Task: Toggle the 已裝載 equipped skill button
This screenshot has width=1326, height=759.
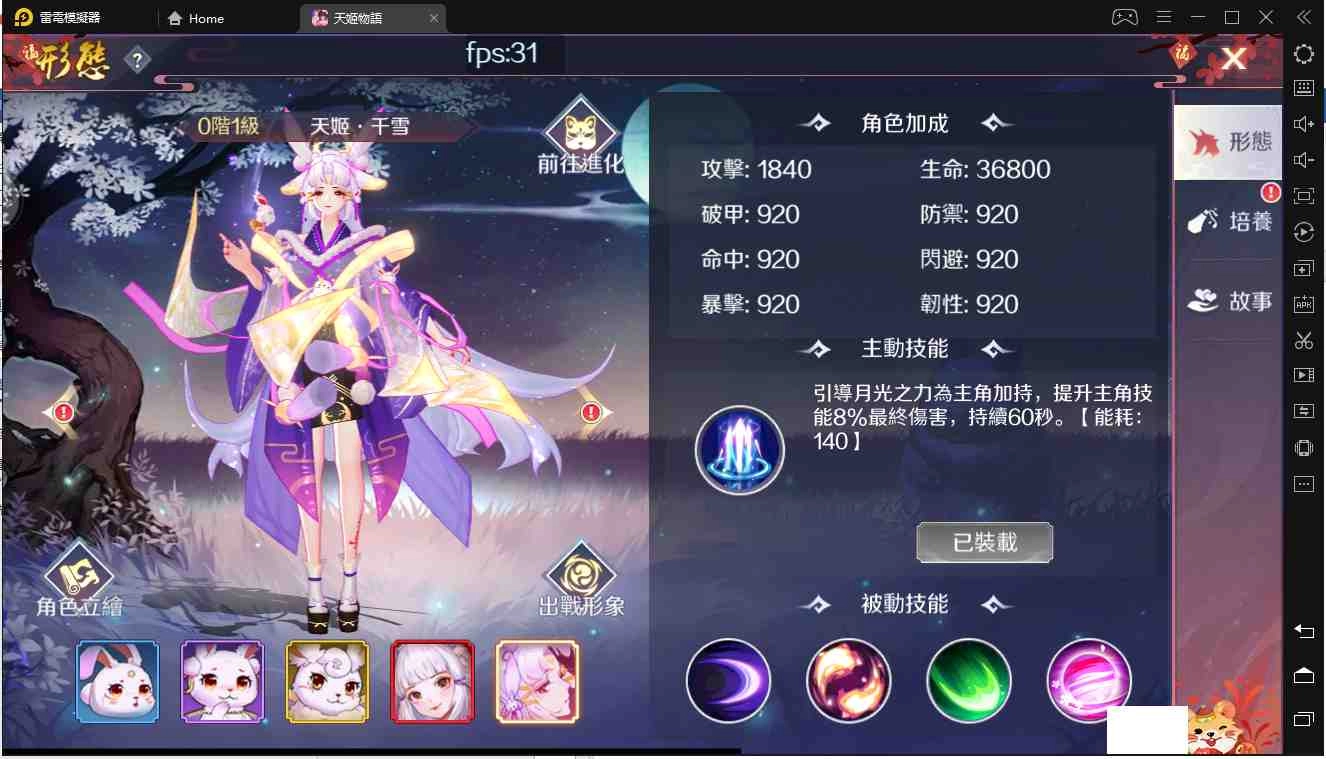Action: [984, 543]
